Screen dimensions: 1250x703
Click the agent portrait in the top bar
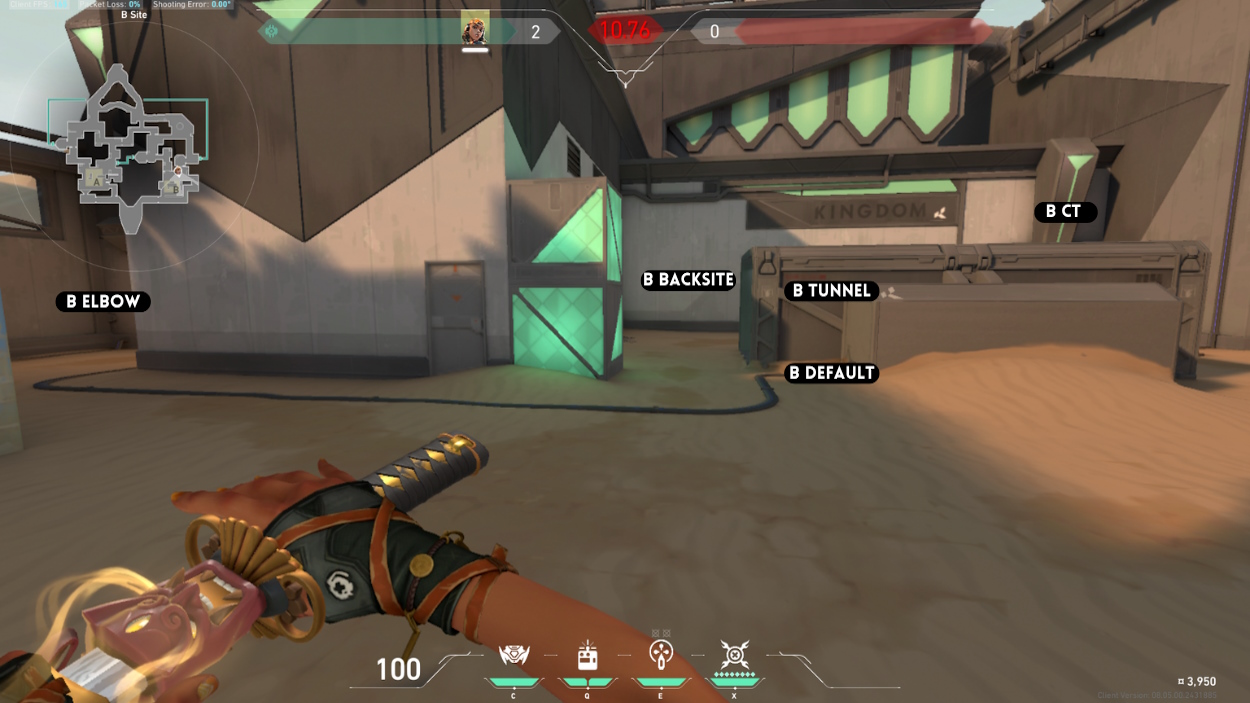coord(475,29)
